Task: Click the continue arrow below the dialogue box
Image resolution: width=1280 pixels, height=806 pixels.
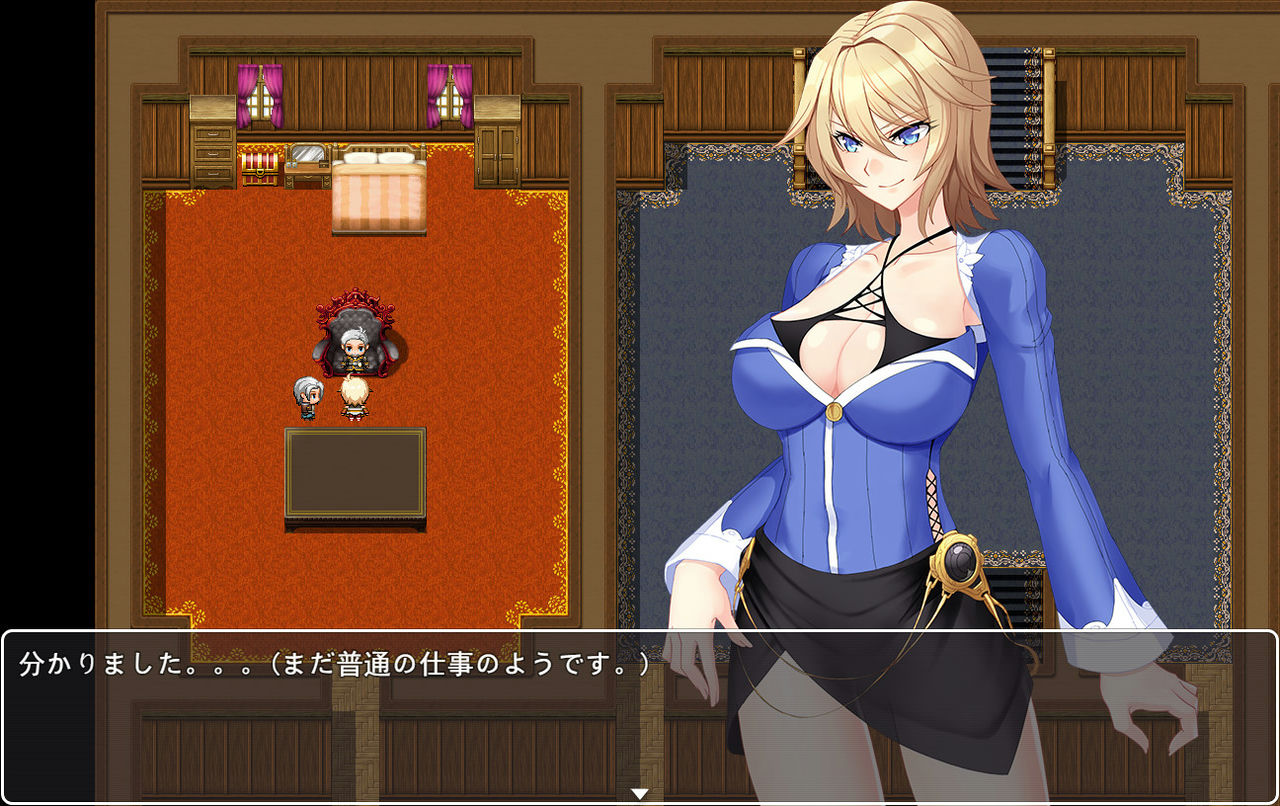Action: click(x=637, y=790)
